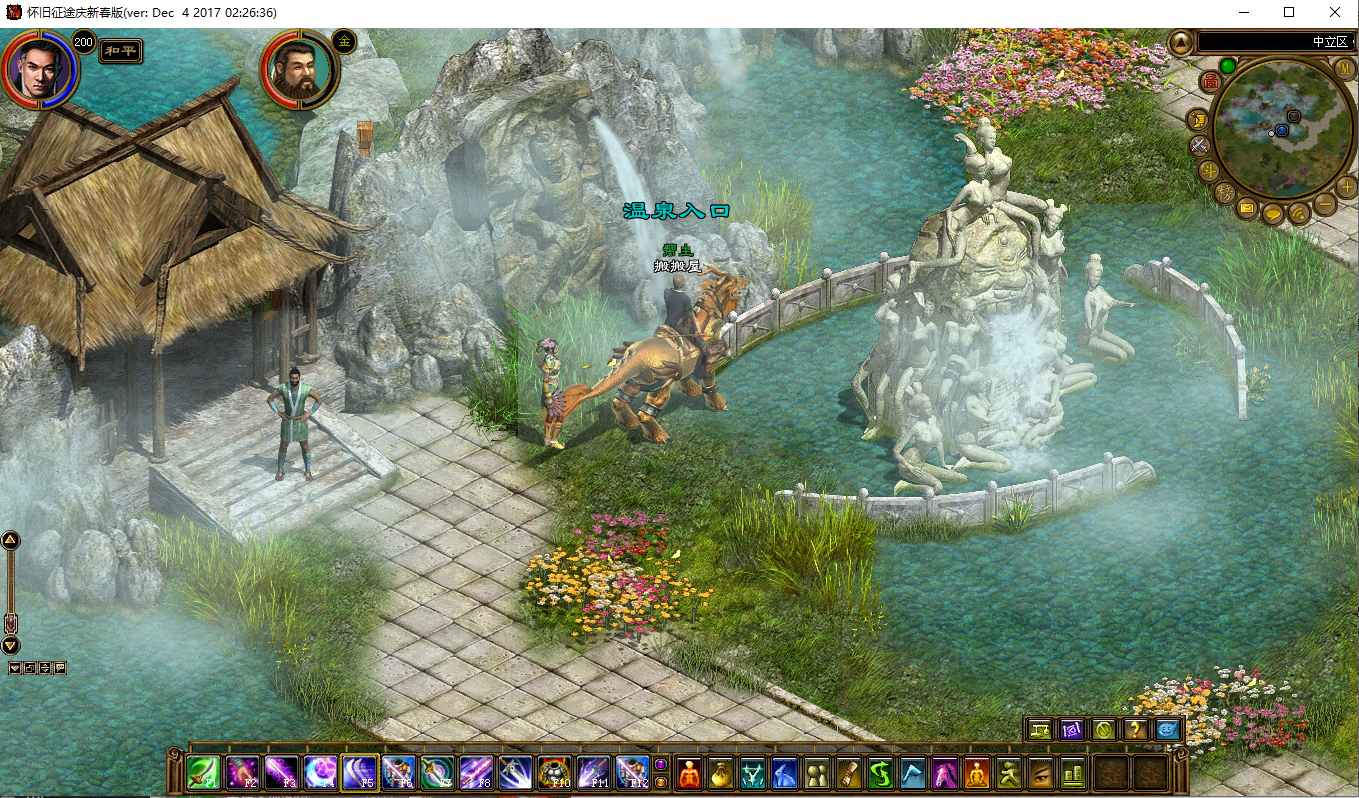
Task: Open the blue smiley face menu
Action: [x=1168, y=730]
